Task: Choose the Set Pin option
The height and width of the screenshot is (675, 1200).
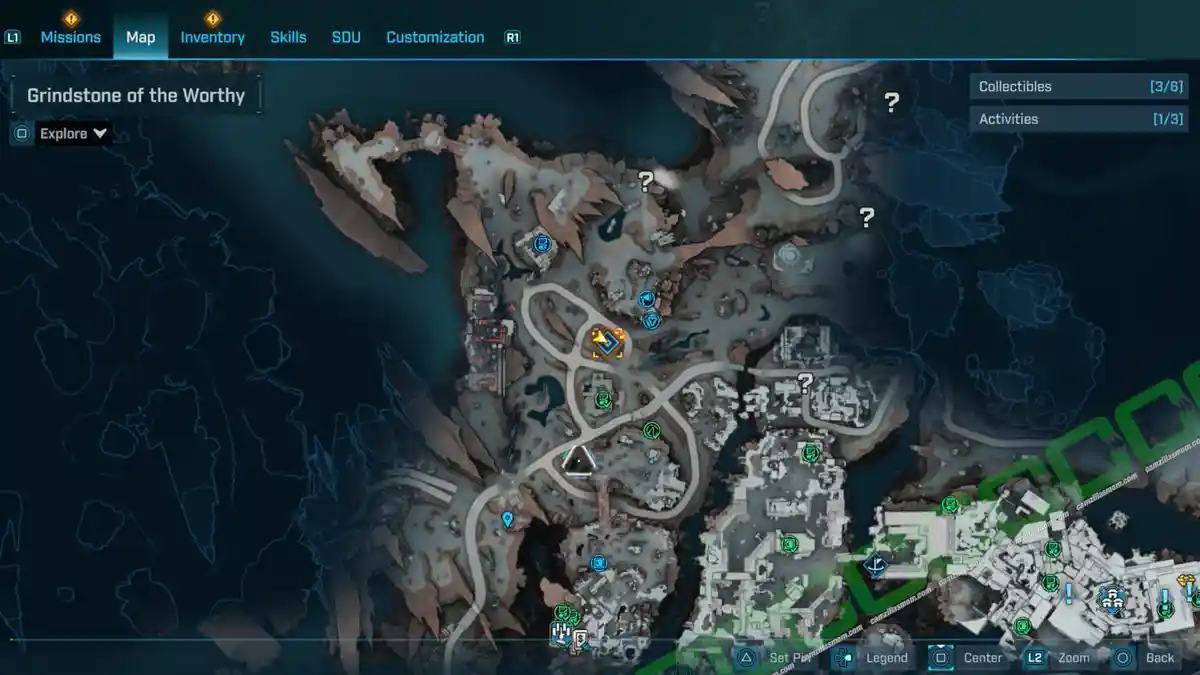Action: [x=778, y=657]
